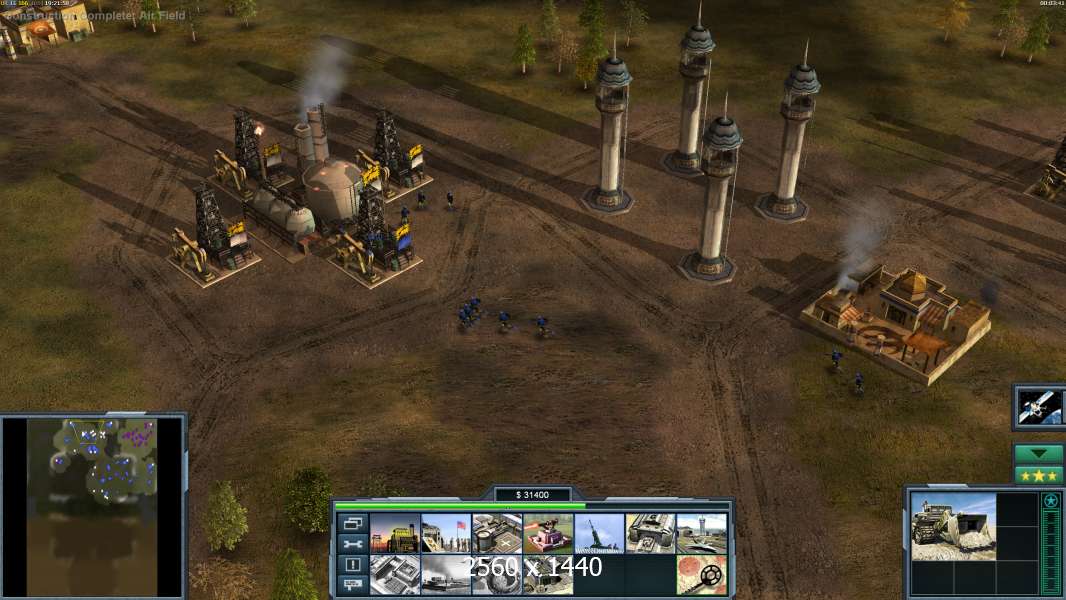Build the power plant structure

click(395, 534)
